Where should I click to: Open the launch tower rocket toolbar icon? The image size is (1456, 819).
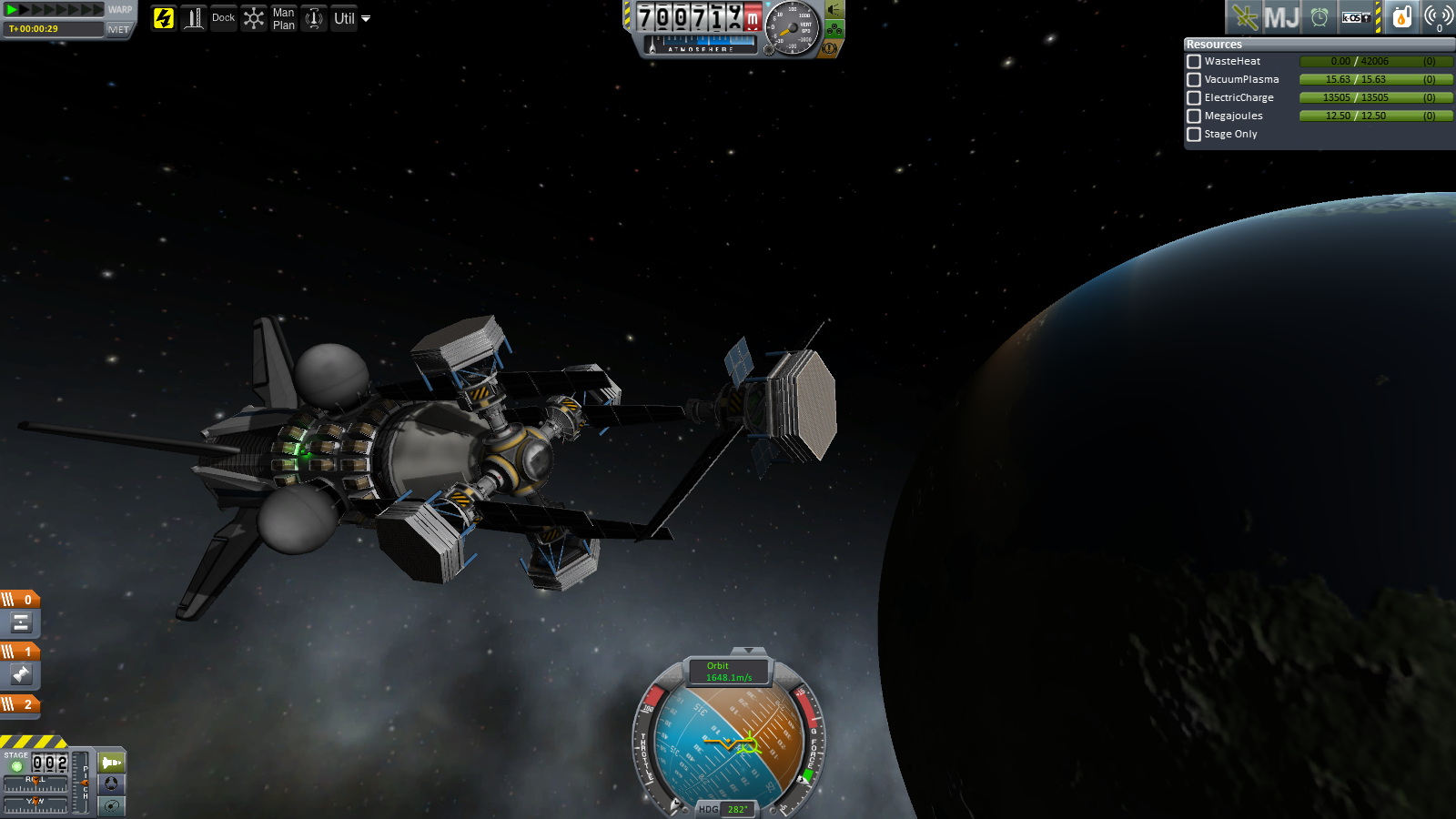tap(194, 18)
